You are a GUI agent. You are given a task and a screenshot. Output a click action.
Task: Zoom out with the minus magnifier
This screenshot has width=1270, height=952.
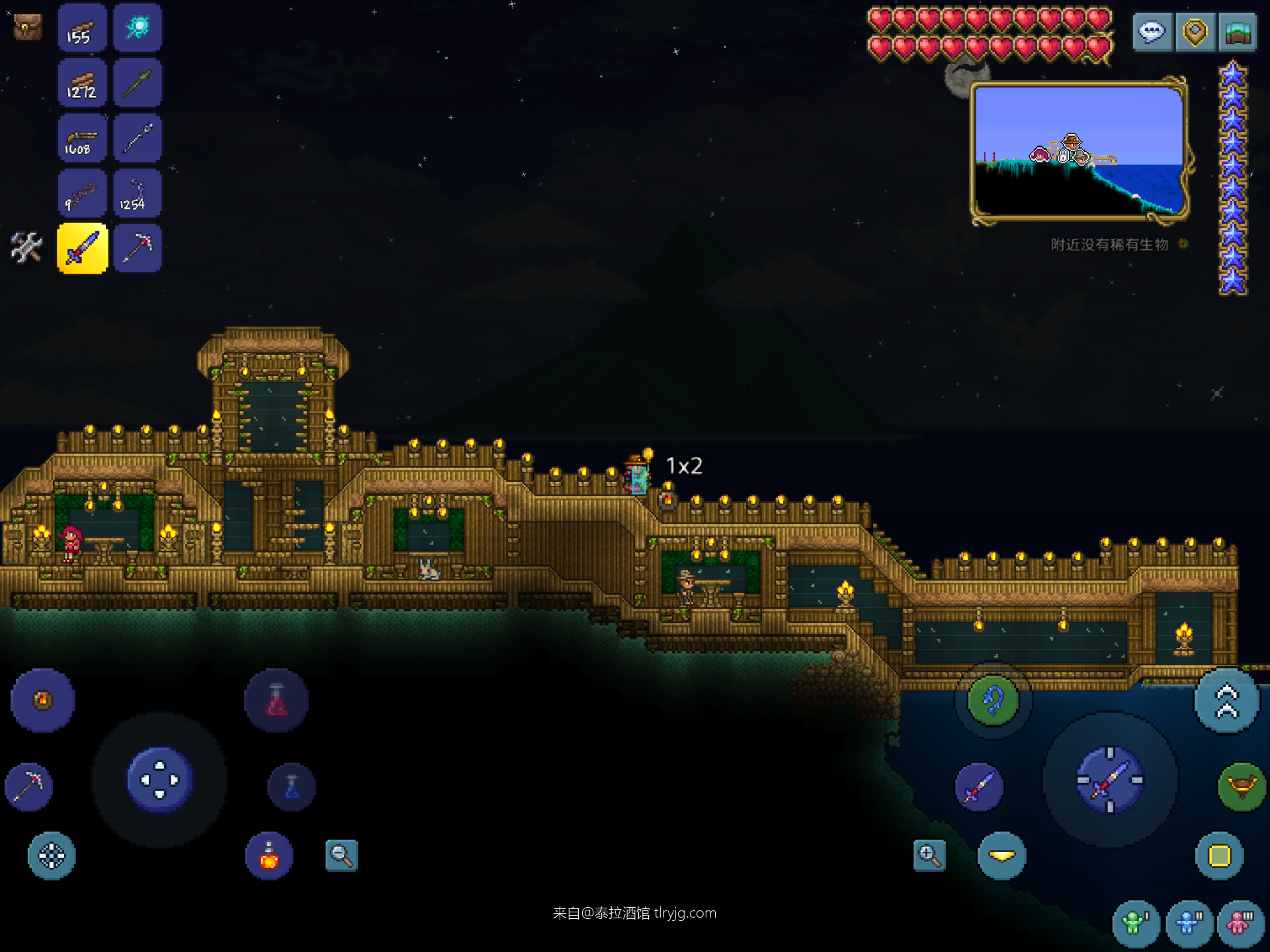click(x=341, y=855)
